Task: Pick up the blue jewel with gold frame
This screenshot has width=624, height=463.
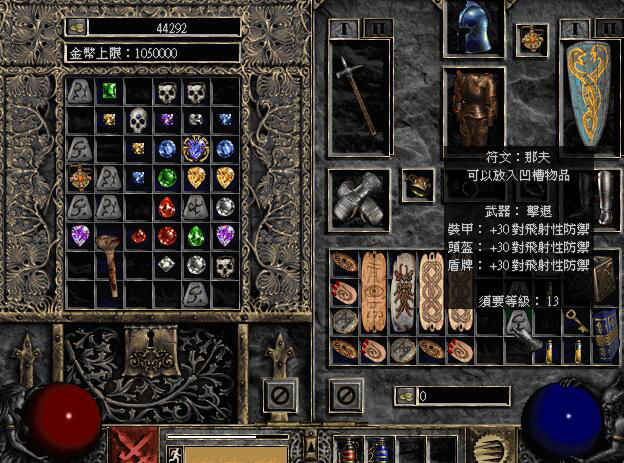Action: click(x=196, y=149)
